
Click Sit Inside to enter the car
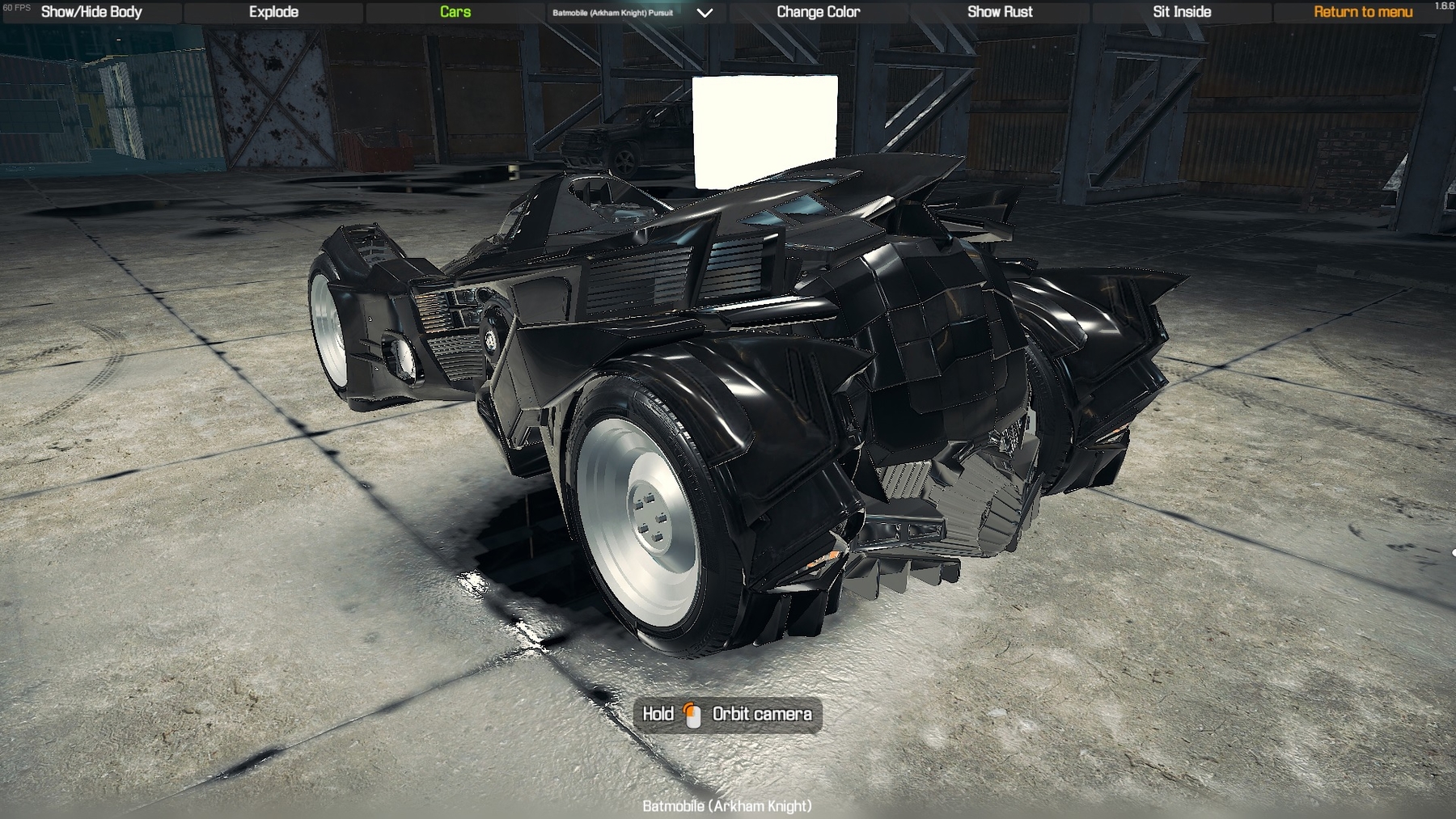pos(1180,12)
